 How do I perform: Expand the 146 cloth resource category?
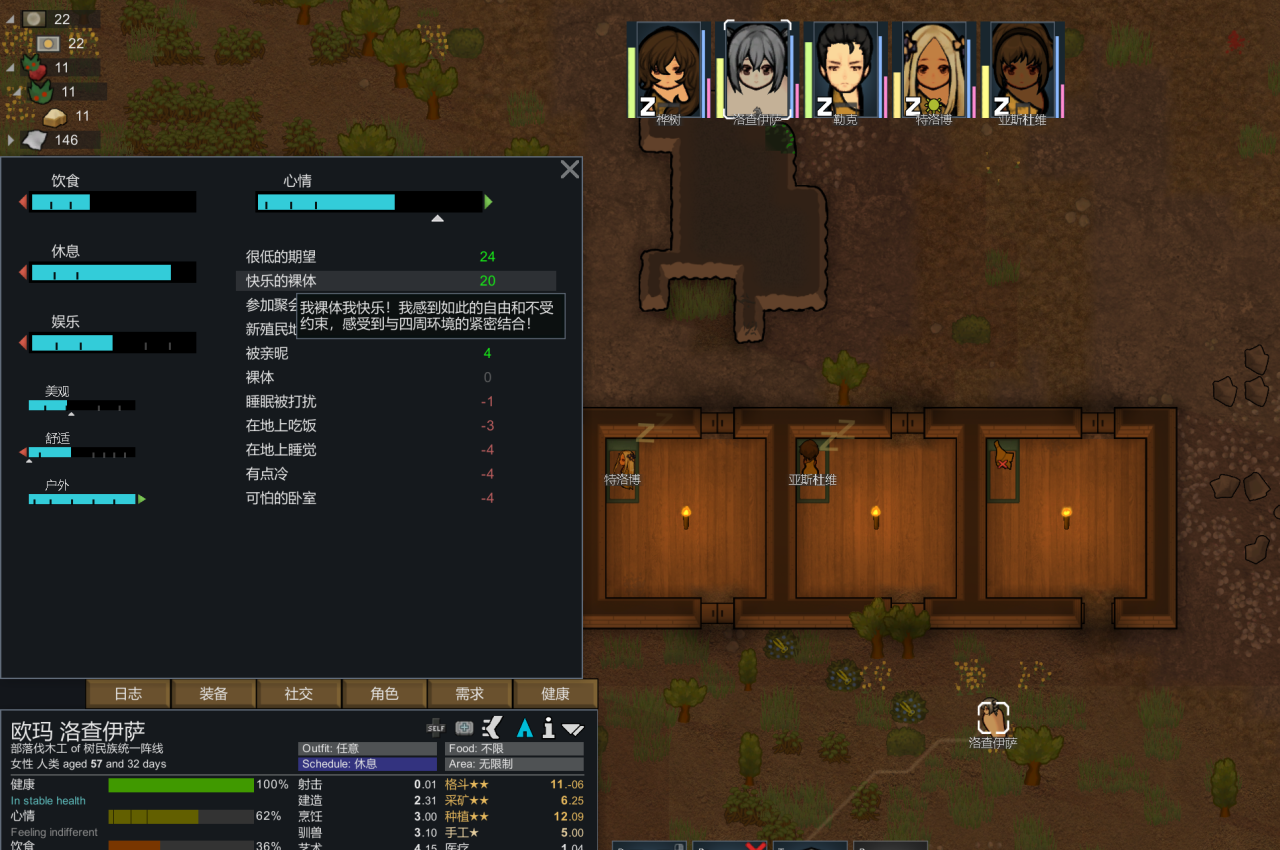pyautogui.click(x=12, y=140)
